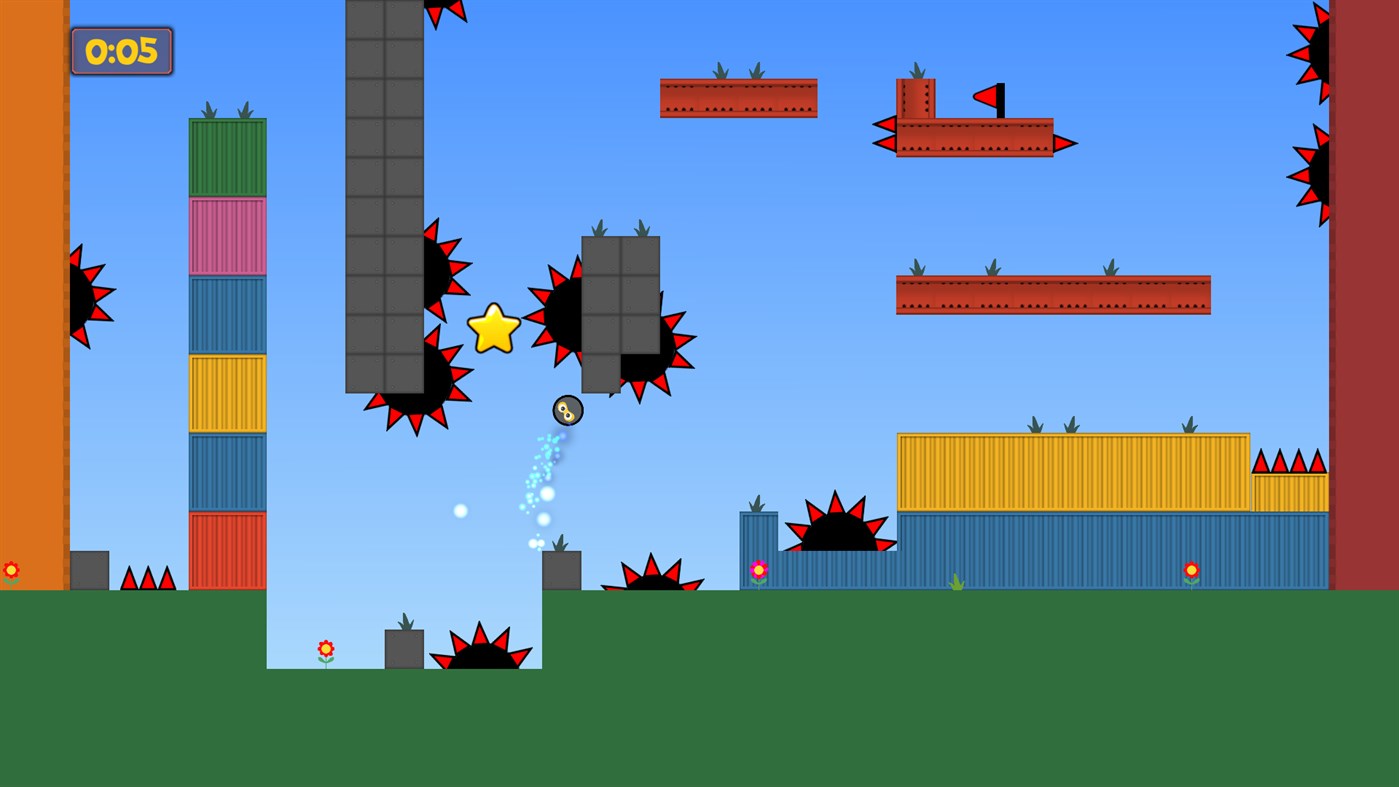This screenshot has width=1399, height=787.
Task: Select the pink container in the stack
Action: click(x=227, y=232)
